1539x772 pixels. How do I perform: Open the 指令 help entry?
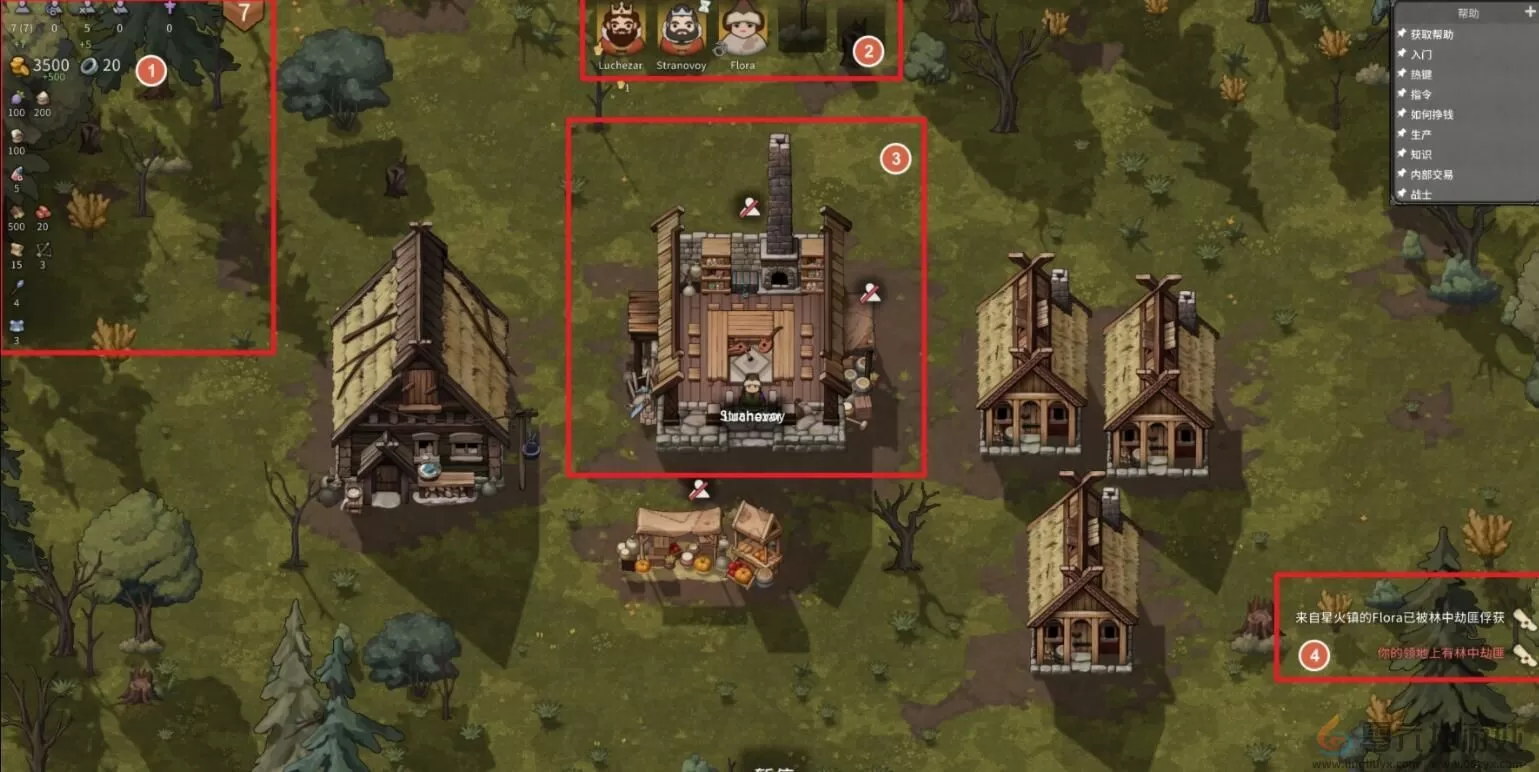pyautogui.click(x=1421, y=94)
